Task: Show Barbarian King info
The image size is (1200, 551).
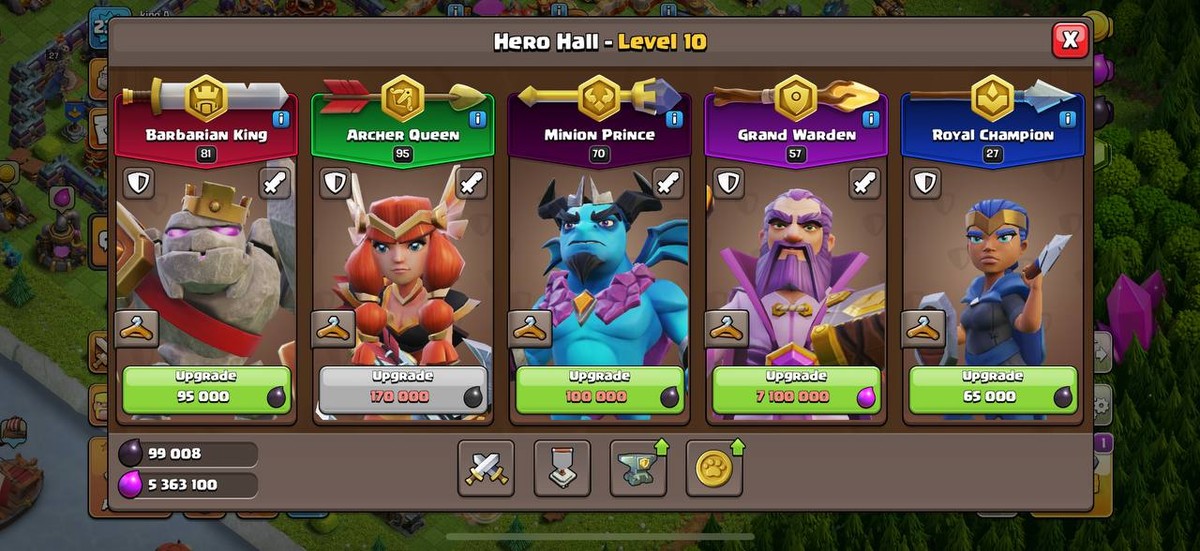Action: click(x=281, y=119)
